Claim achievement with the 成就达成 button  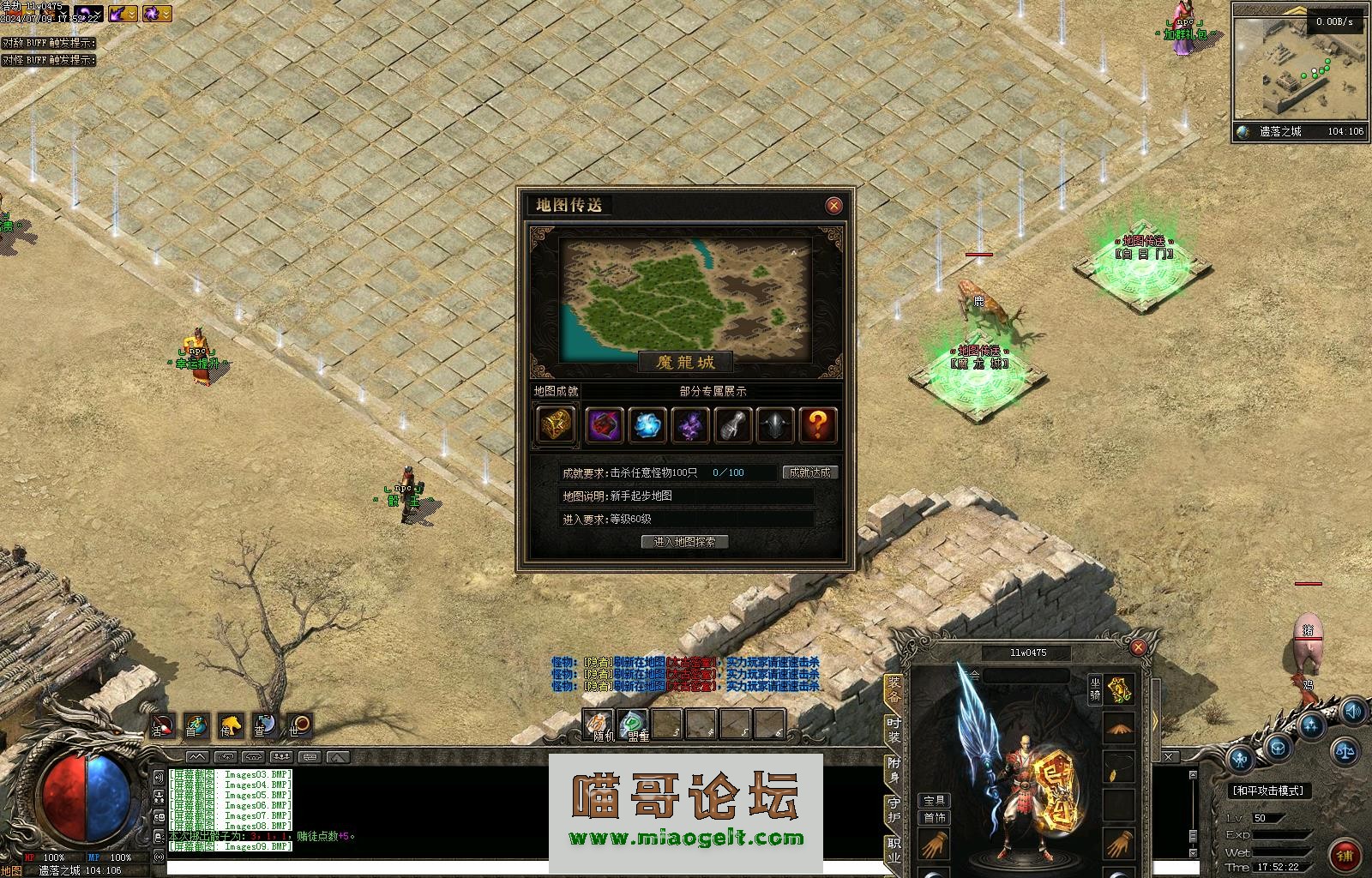809,472
